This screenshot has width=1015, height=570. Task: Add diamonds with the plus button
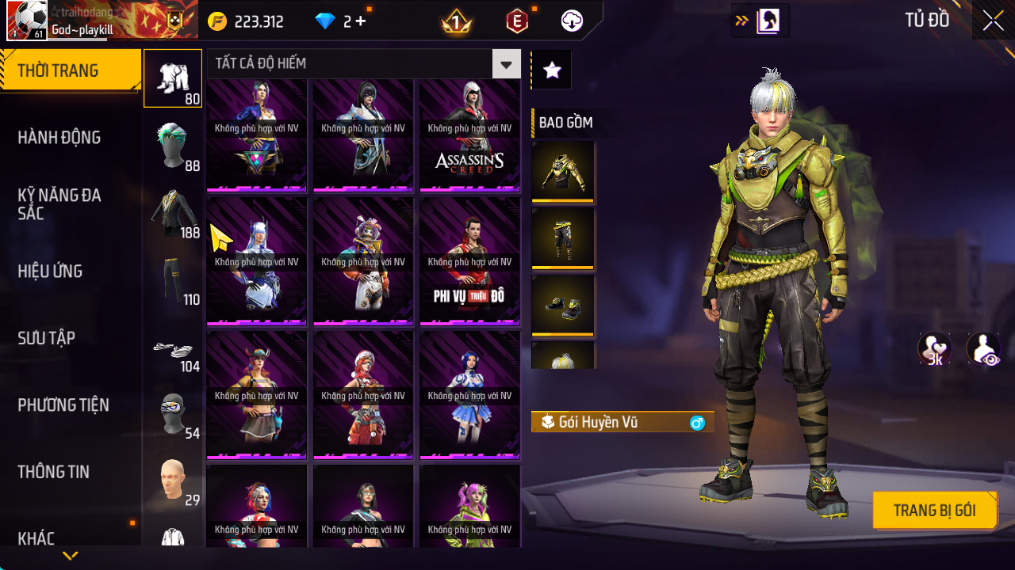(361, 21)
